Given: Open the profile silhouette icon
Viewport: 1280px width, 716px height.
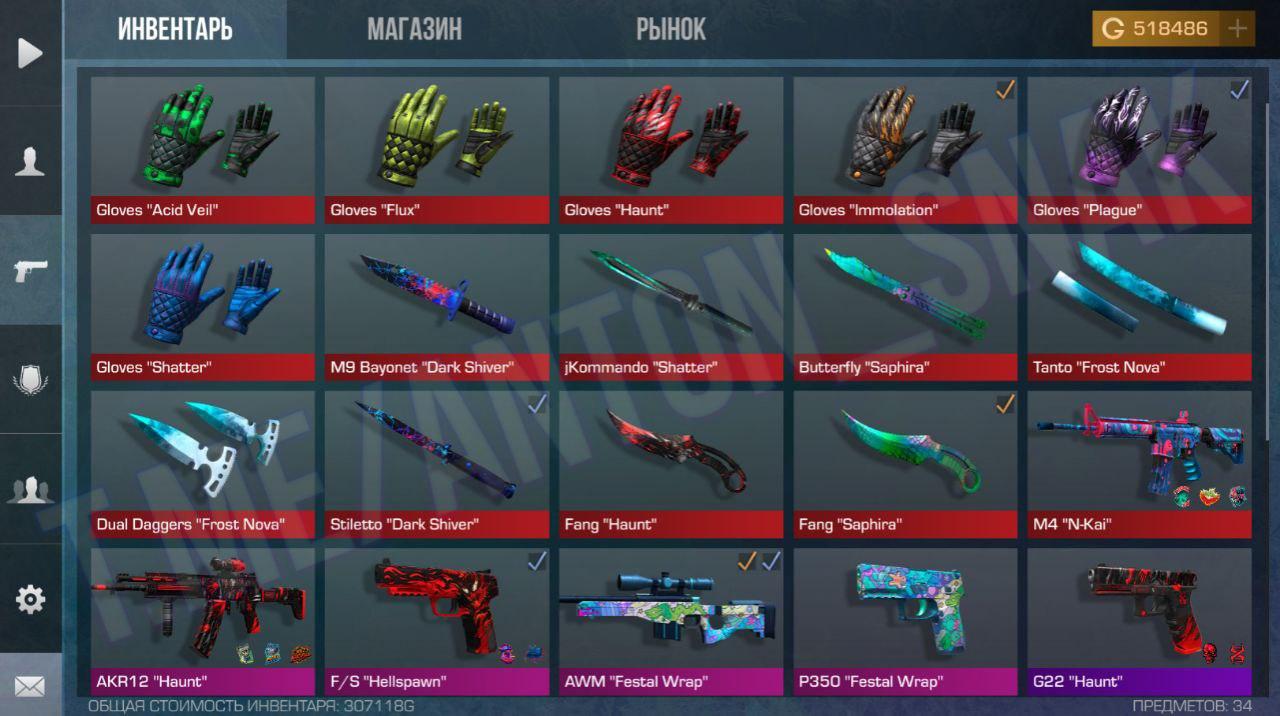Looking at the screenshot, I should coord(30,161).
